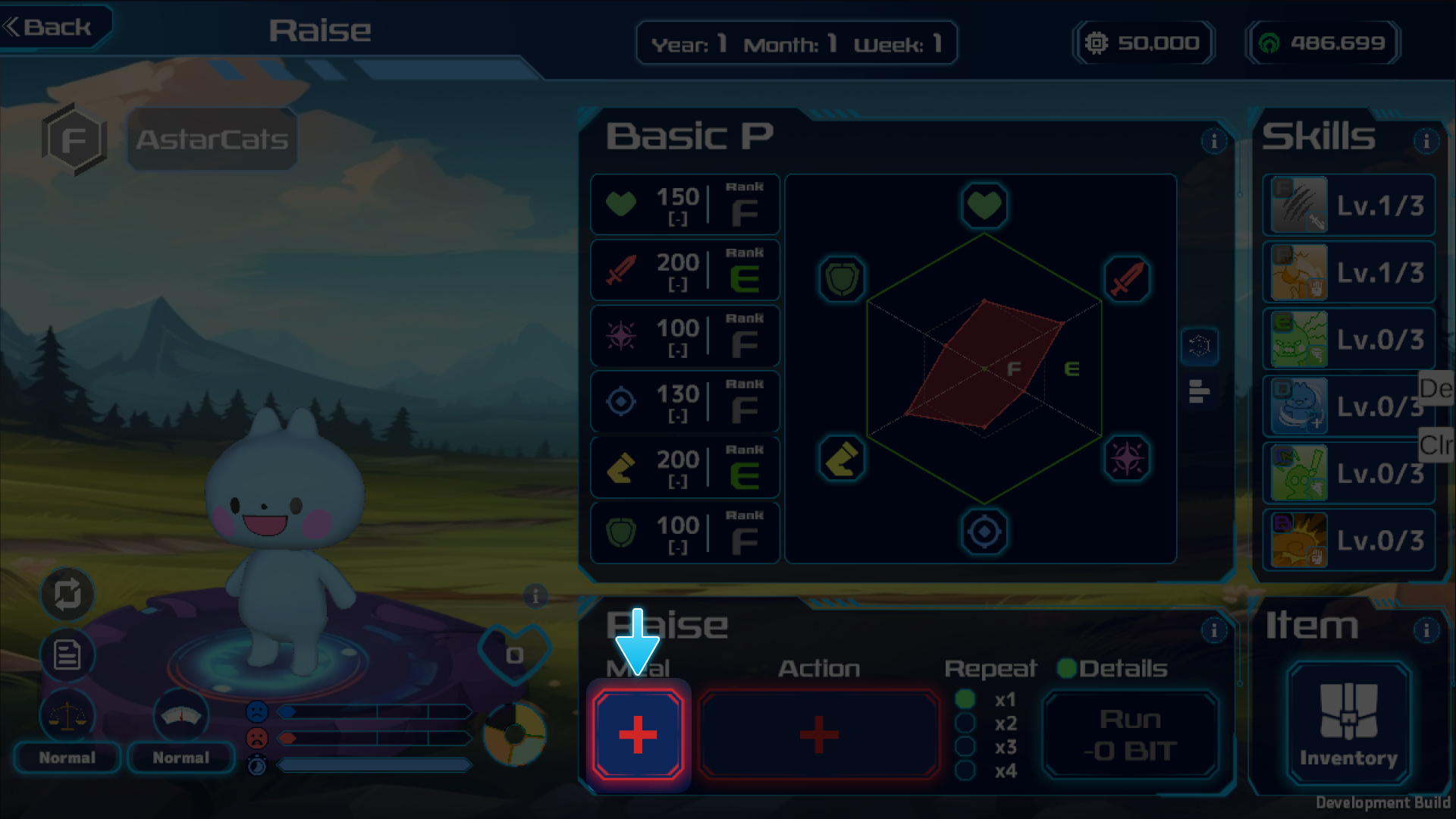Open the Action slot plus button
This screenshot has width=1456, height=819.
(x=819, y=734)
